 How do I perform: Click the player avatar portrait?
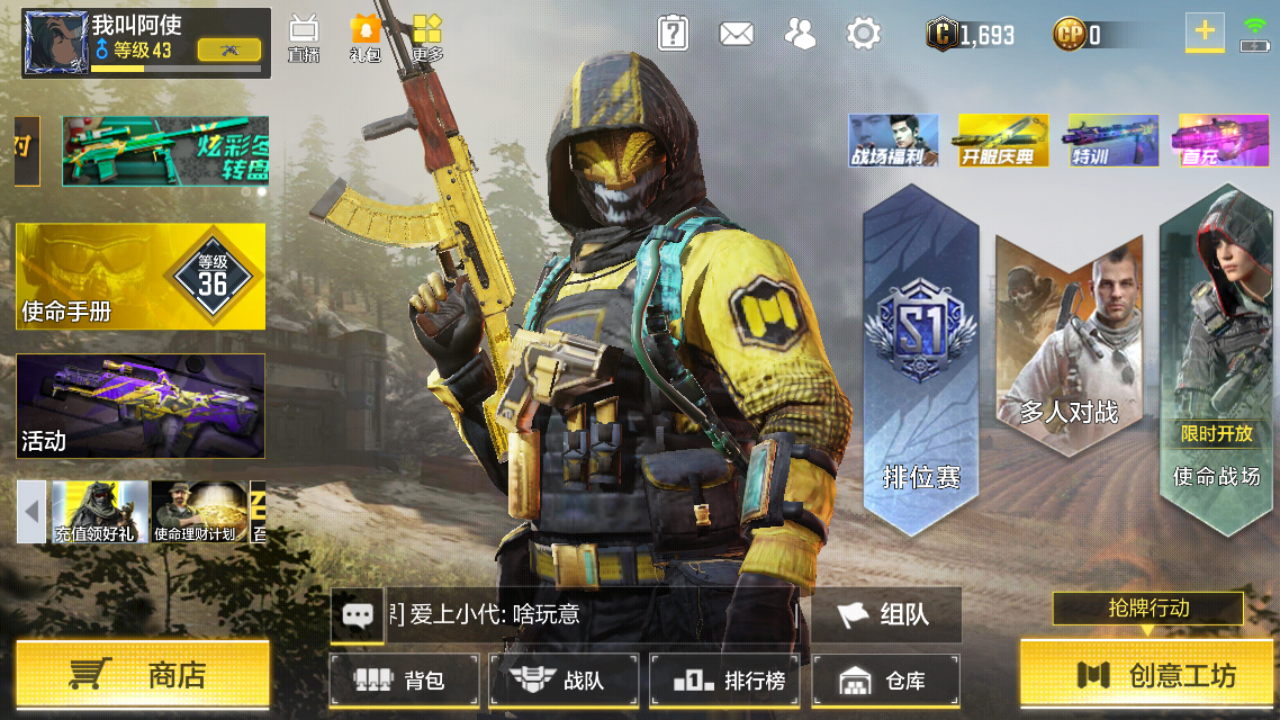(x=57, y=40)
